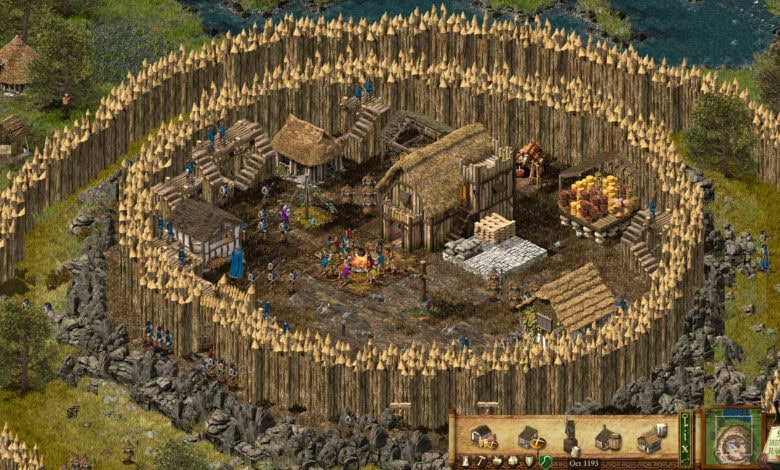
Task: Select the green sickle food processing category
Action: (x=545, y=461)
